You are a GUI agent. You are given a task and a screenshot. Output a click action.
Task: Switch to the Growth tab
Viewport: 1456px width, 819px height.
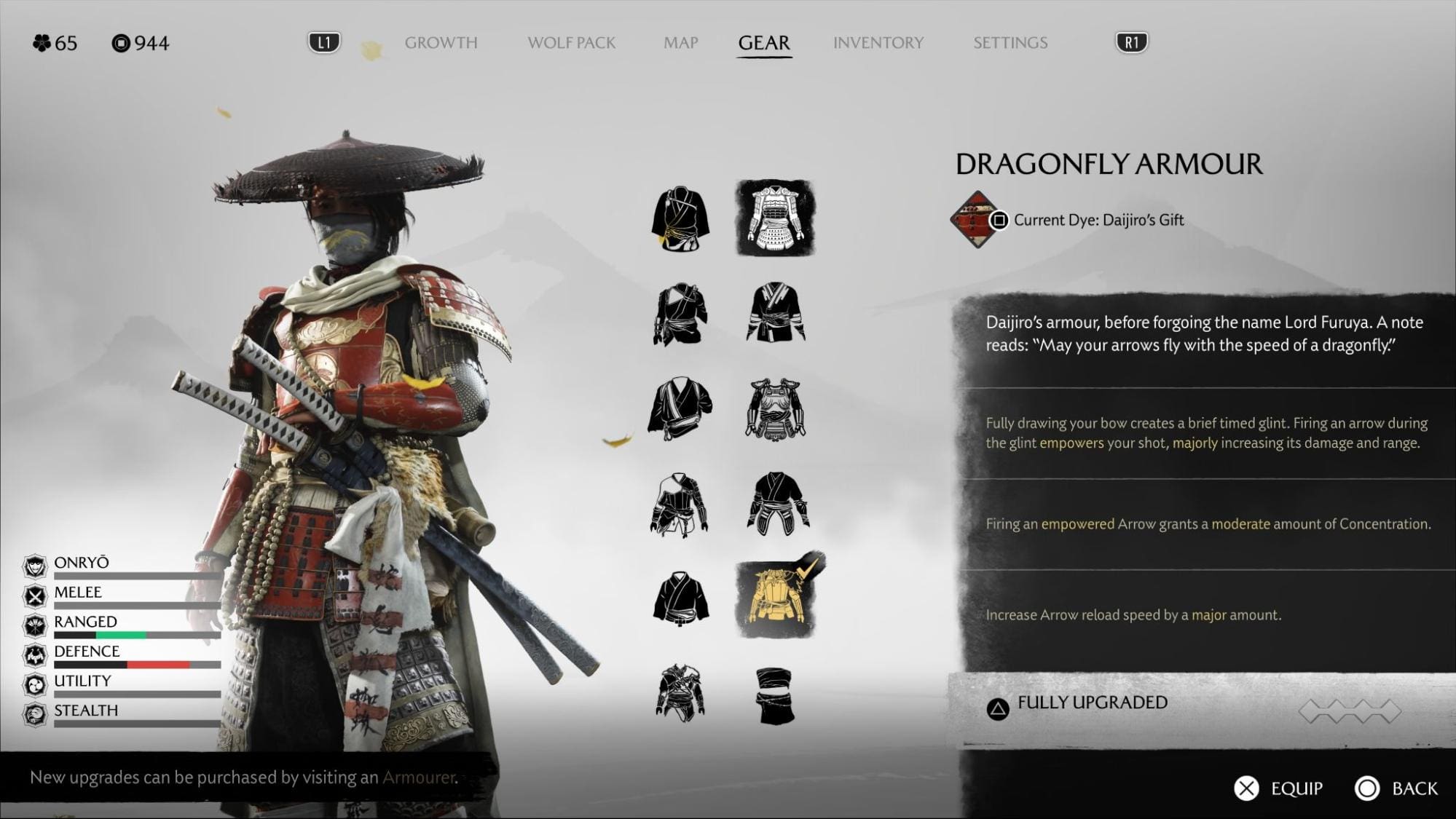pos(441,43)
